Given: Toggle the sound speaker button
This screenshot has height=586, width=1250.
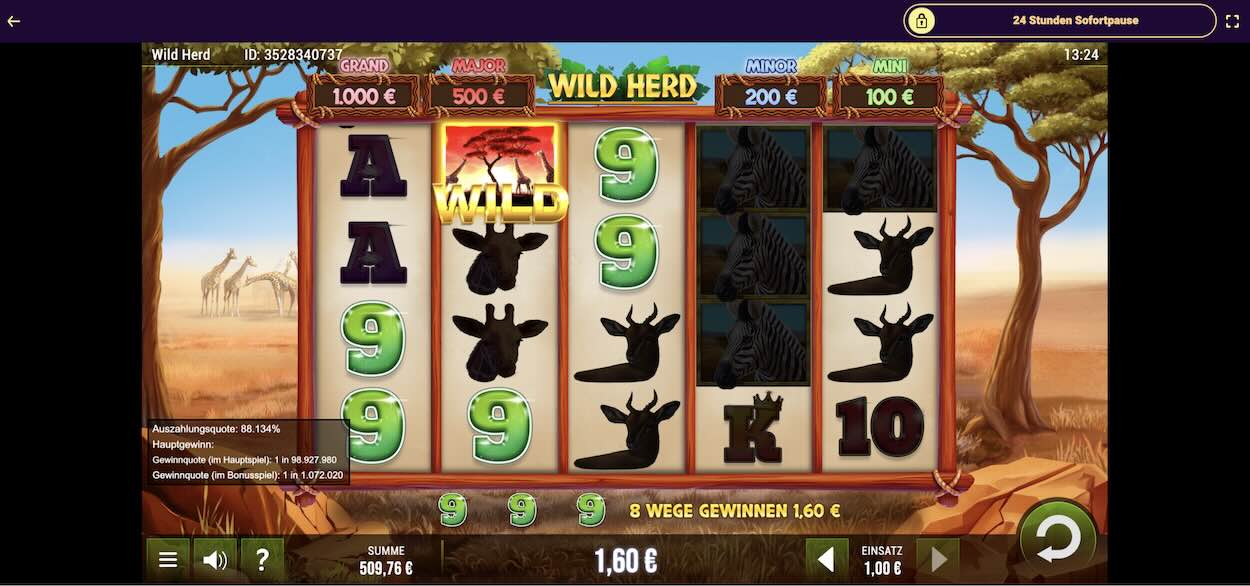Looking at the screenshot, I should (214, 560).
